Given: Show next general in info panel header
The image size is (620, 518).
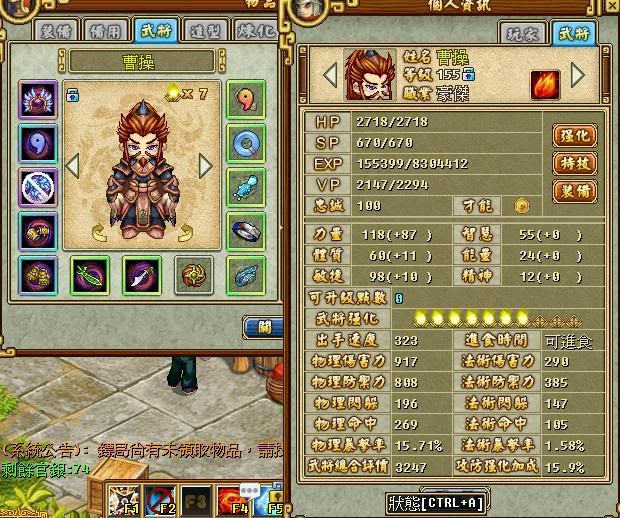Looking at the screenshot, I should click(578, 74).
